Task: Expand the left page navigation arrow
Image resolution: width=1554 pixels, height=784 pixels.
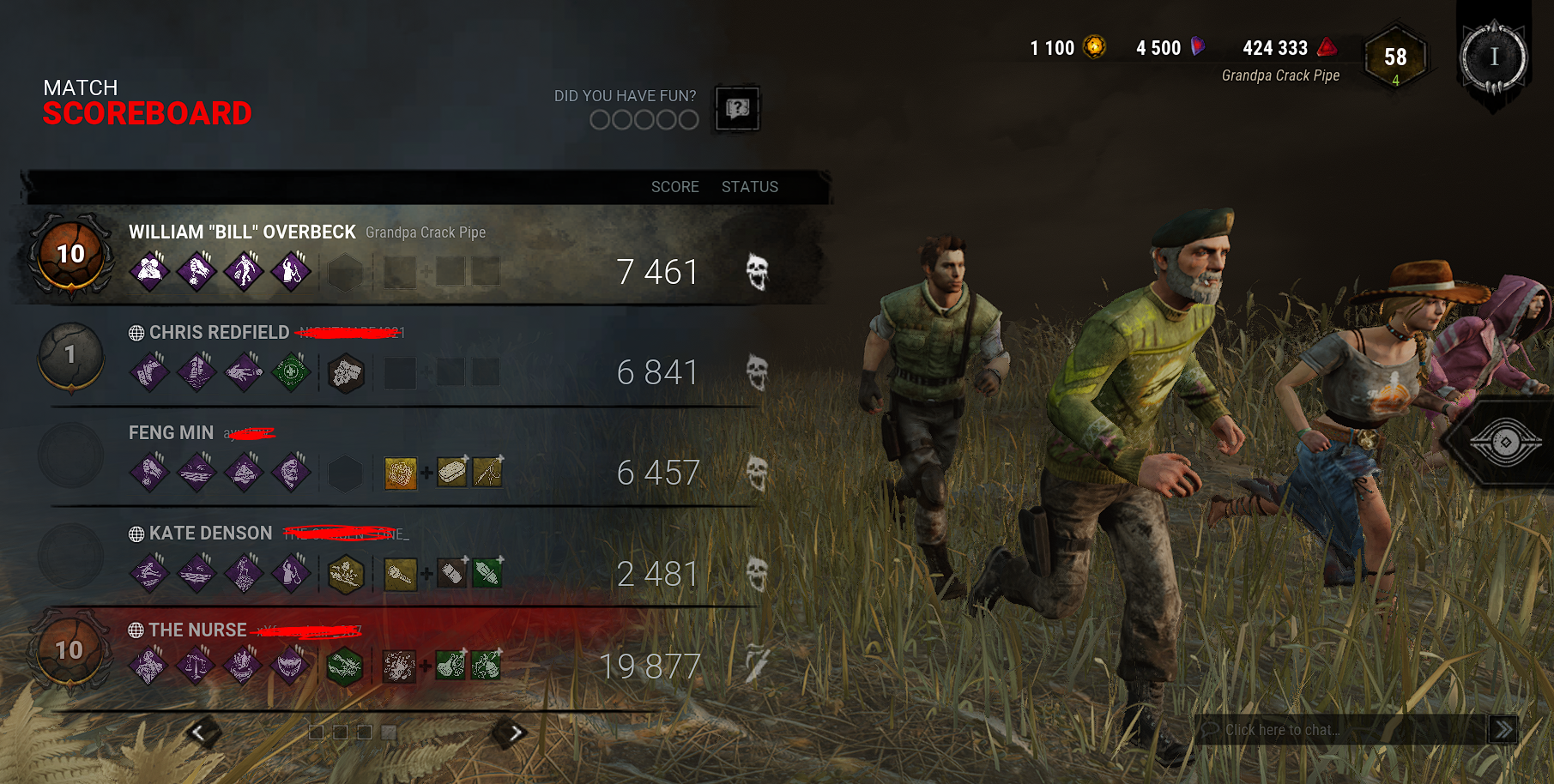Action: pyautogui.click(x=199, y=731)
